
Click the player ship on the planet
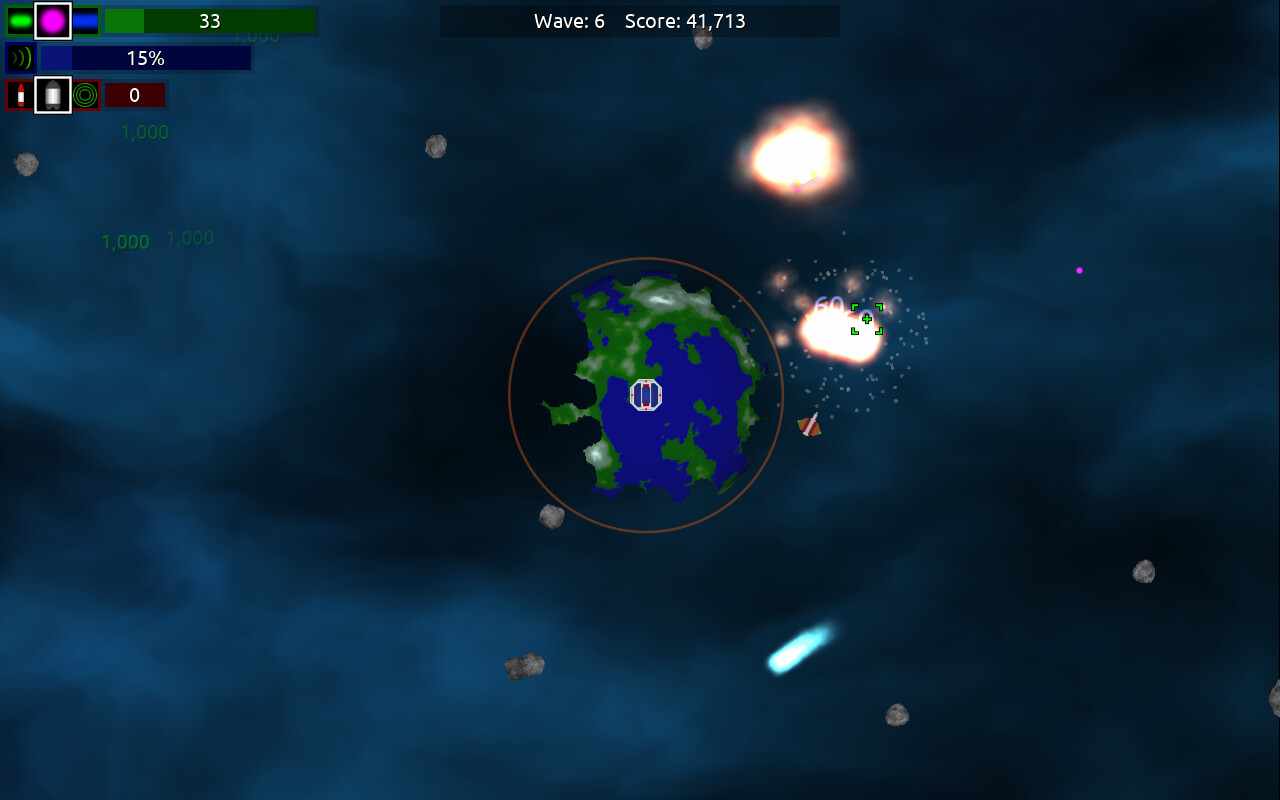coord(646,396)
